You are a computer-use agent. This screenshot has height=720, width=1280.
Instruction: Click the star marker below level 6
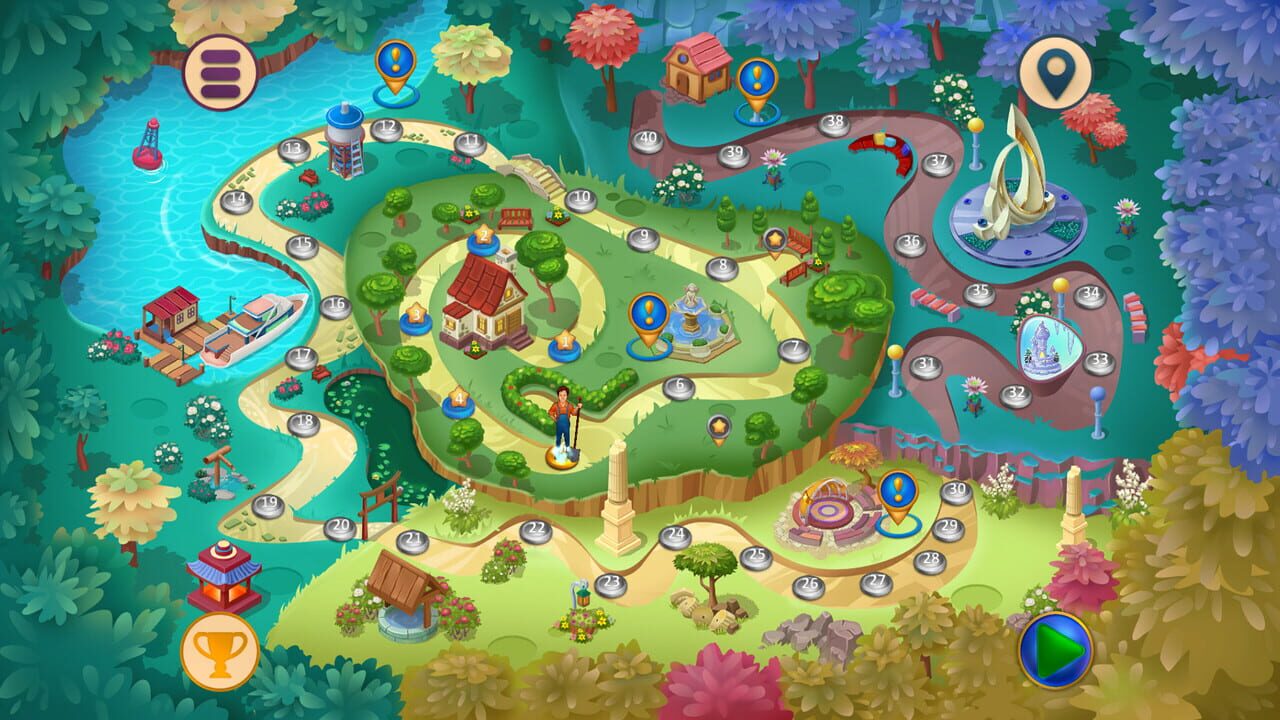[x=716, y=428]
